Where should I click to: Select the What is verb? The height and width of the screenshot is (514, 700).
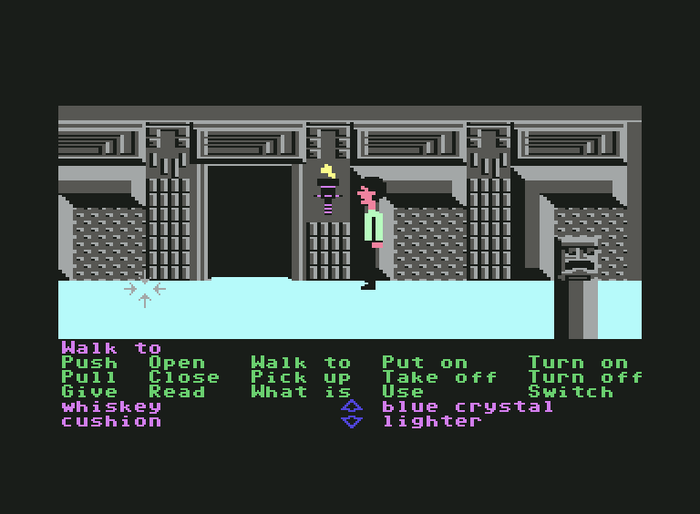[301, 392]
